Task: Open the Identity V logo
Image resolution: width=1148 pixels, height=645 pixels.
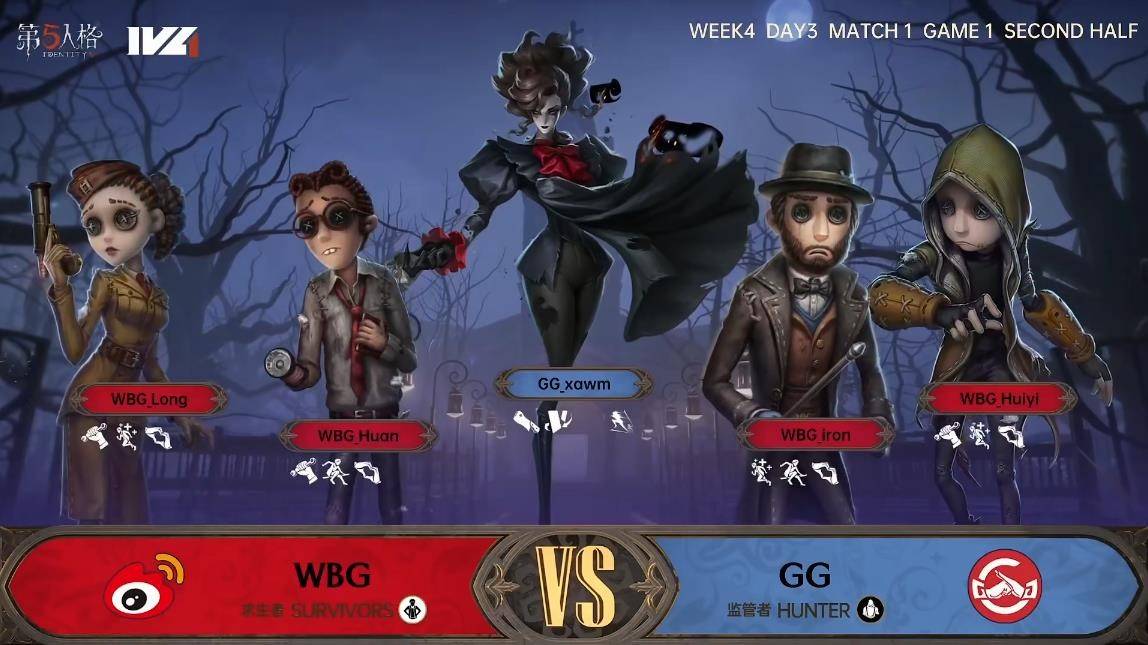Action: (x=59, y=39)
